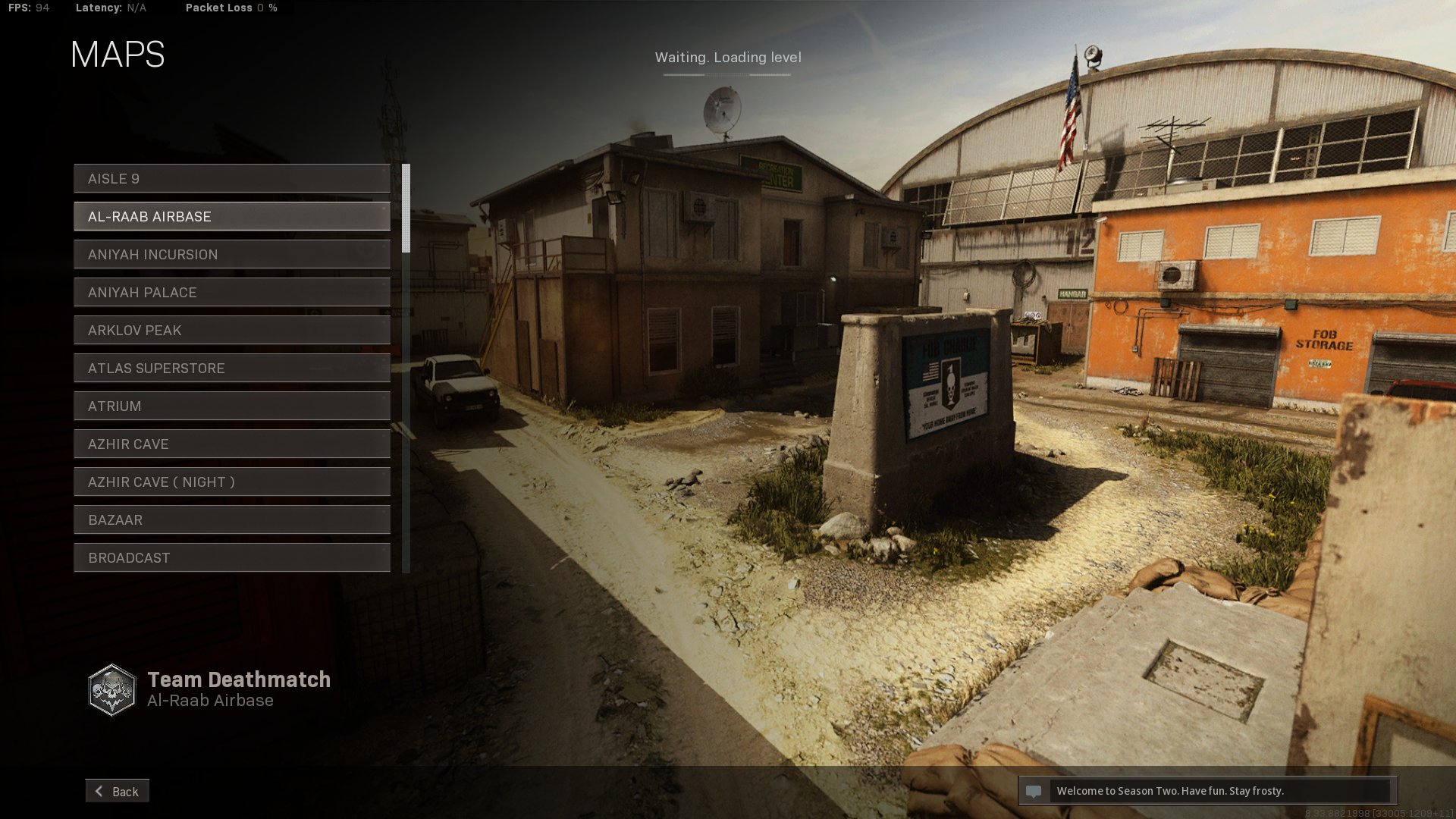Screen dimensions: 1456x819
Task: Select the AL-RAAB AIRBASE map entry
Action: 231,216
